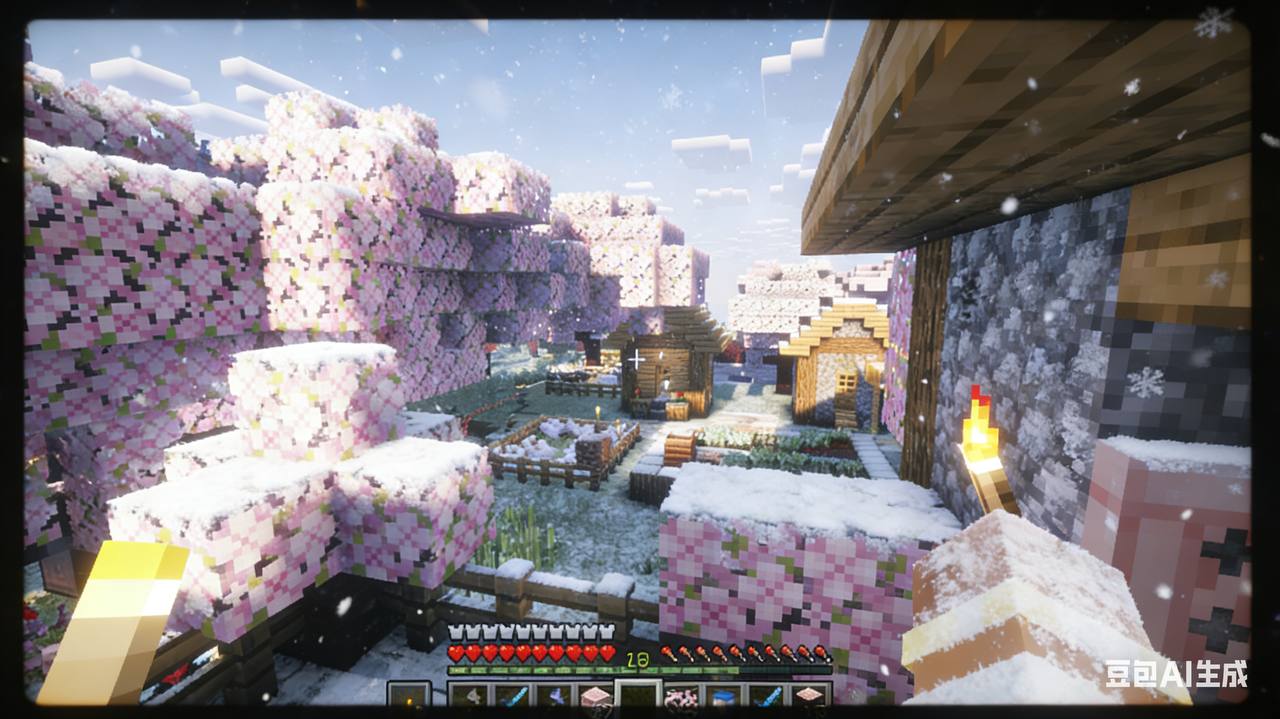Pick the pink slab in the last slot
Screen dimensions: 1280x719
click(808, 697)
